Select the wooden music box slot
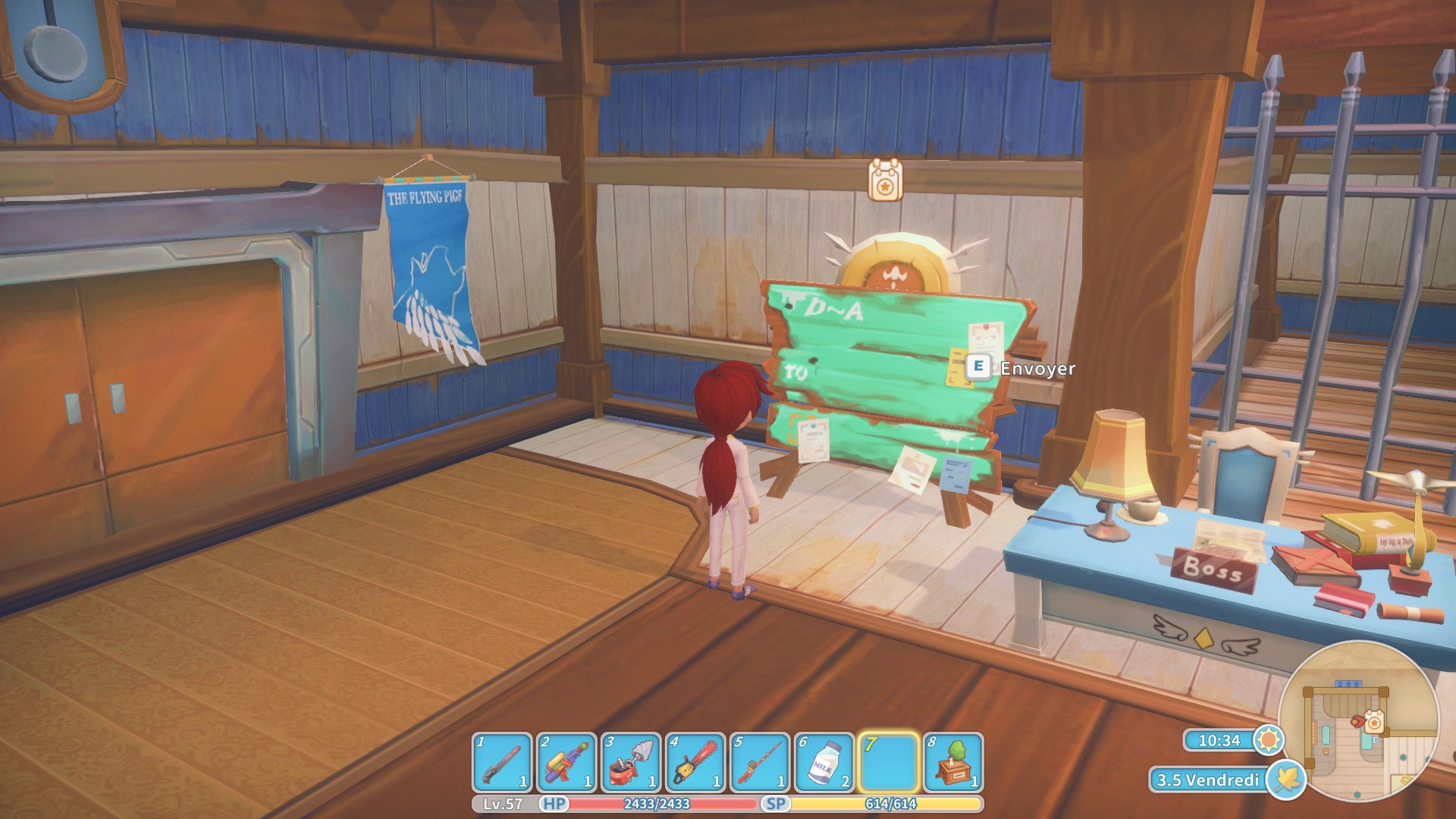The width and height of the screenshot is (1456, 819). [953, 763]
